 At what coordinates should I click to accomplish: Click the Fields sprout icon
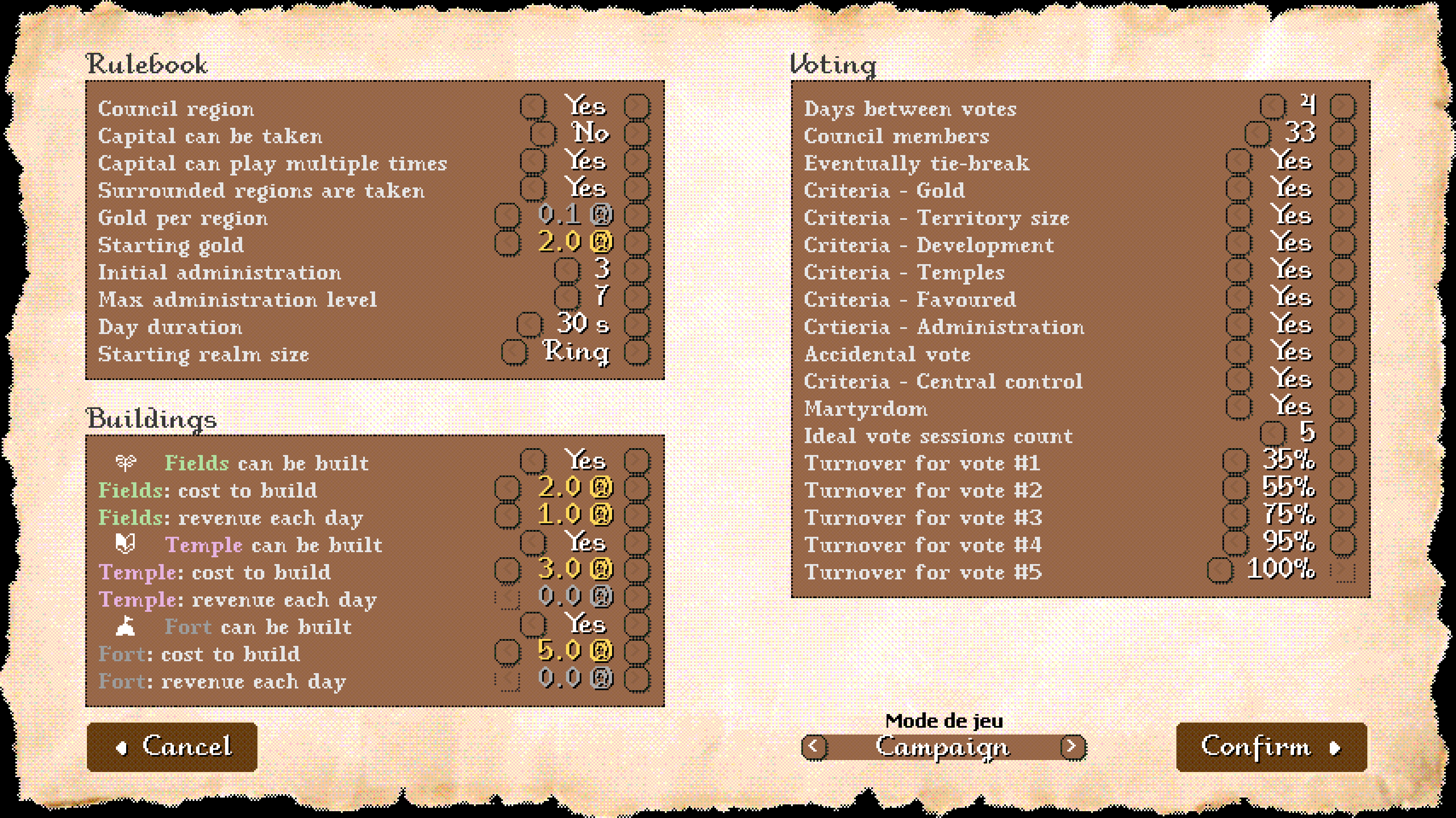127,463
